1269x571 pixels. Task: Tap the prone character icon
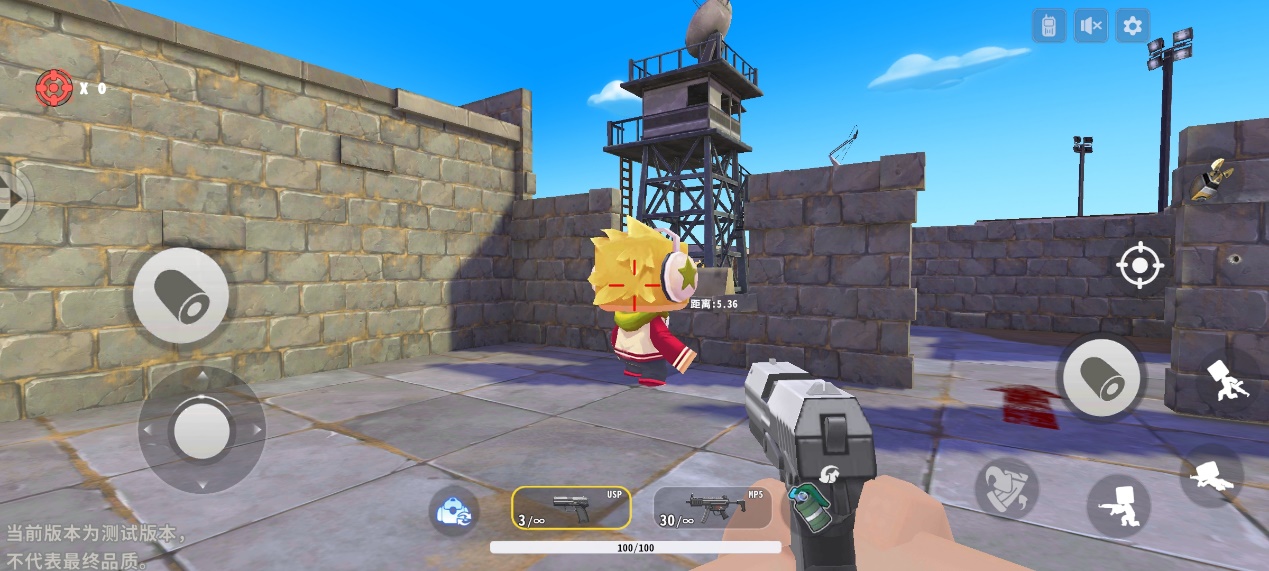click(x=1212, y=475)
